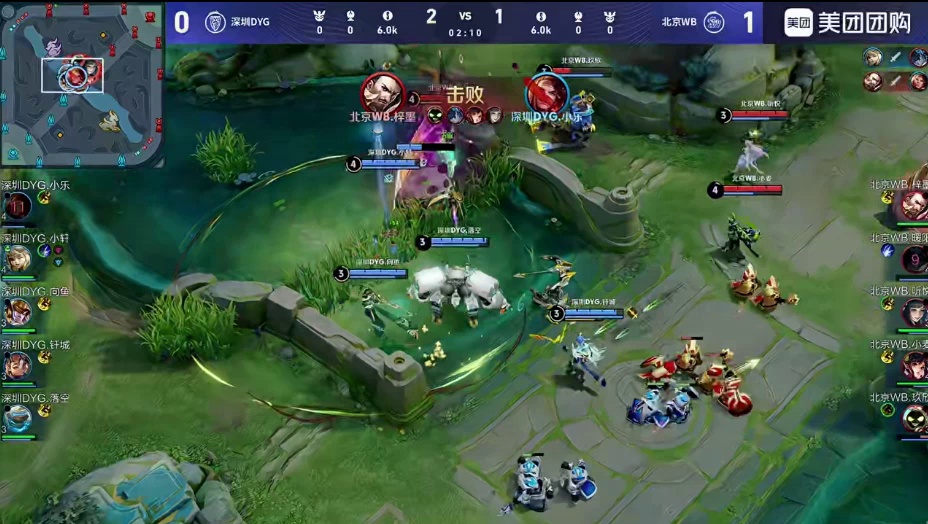The height and width of the screenshot is (524, 928).
Task: Select the top 北京WB player portrait
Action: (913, 206)
